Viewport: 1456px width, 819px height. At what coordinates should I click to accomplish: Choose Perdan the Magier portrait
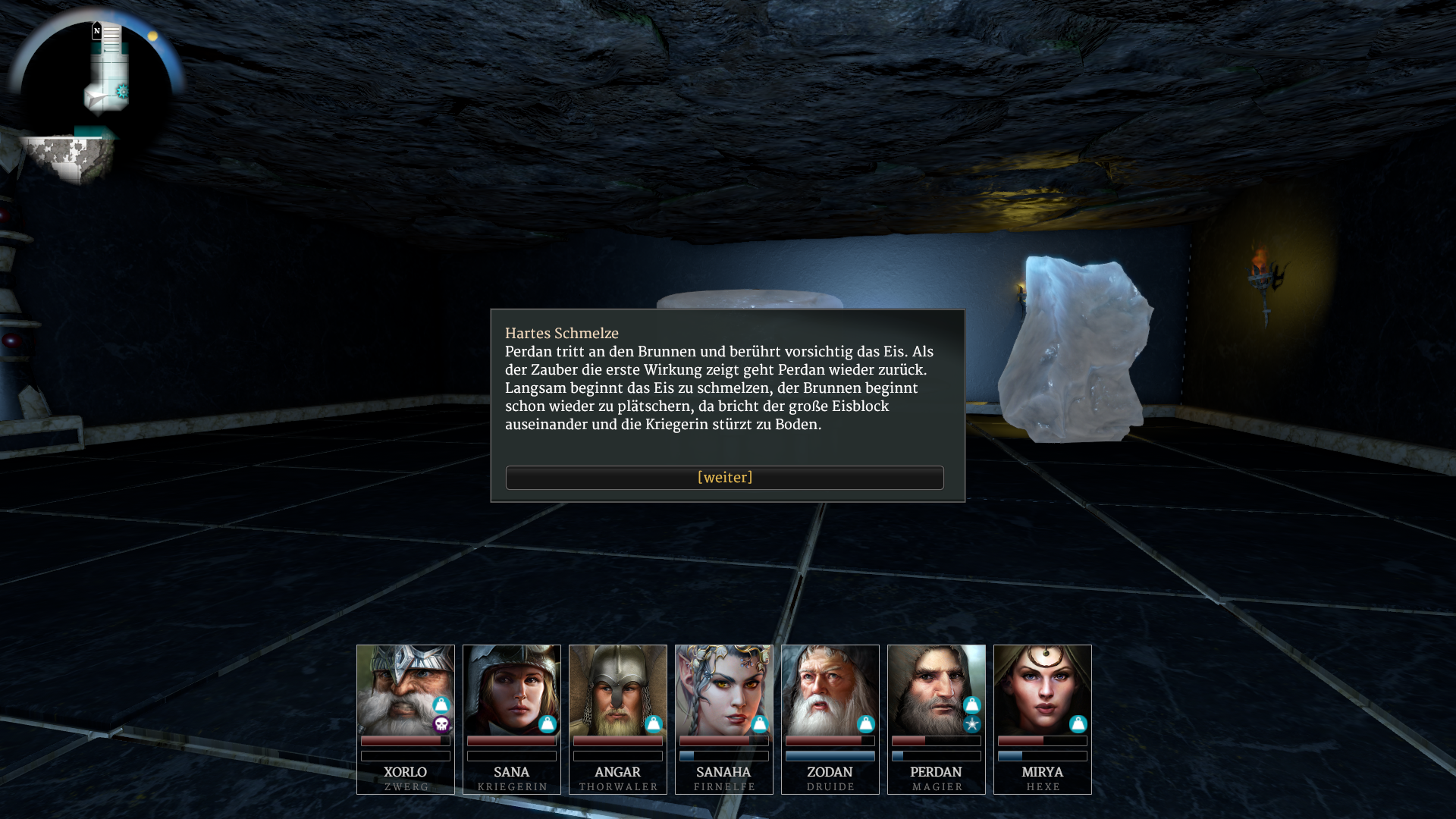936,689
